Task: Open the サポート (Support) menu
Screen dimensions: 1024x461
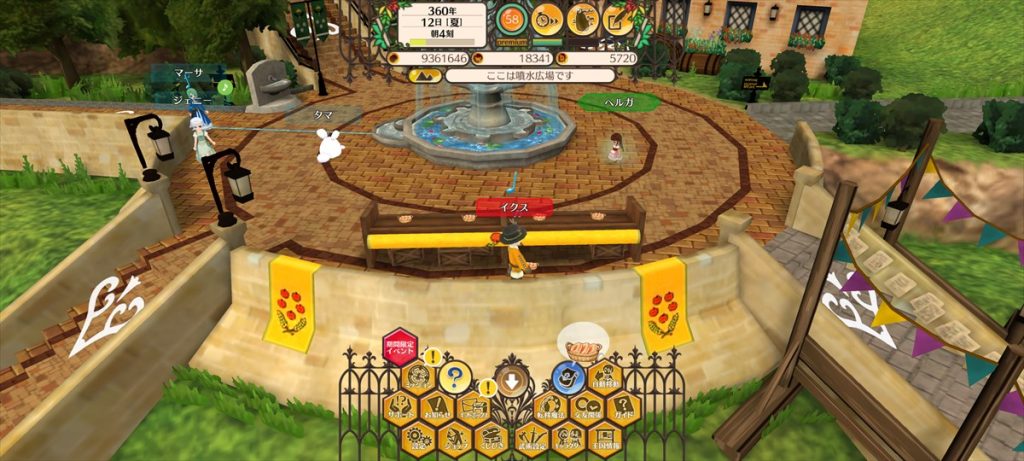Action: point(399,408)
